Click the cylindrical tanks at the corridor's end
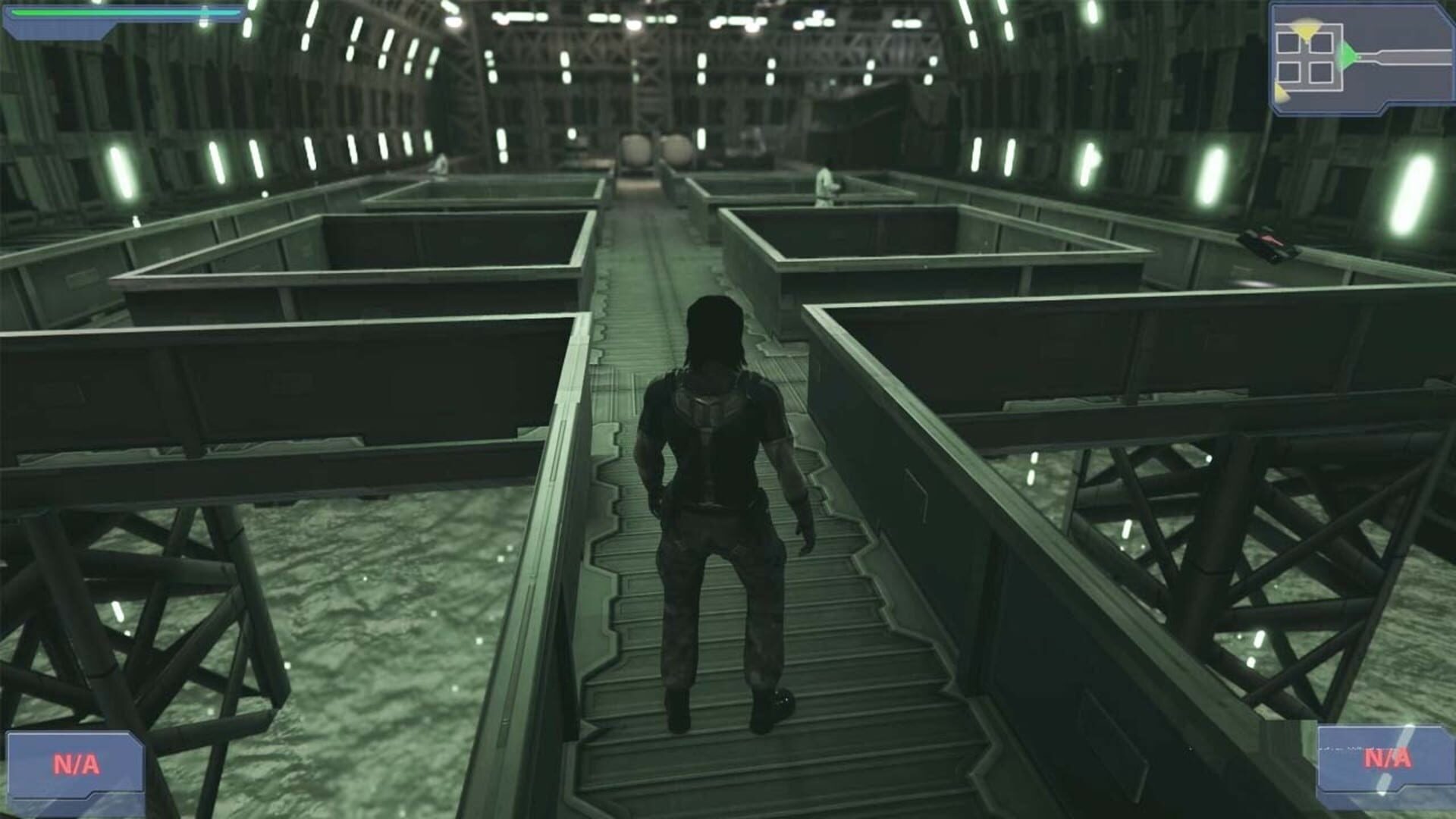Viewport: 1456px width, 819px height. coord(648,148)
